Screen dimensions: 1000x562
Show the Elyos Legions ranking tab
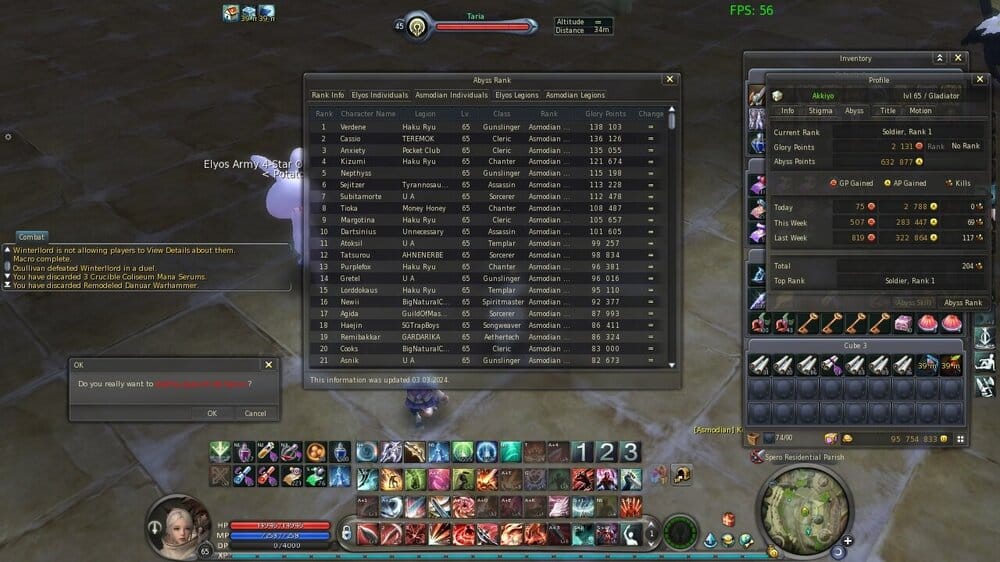coord(517,95)
